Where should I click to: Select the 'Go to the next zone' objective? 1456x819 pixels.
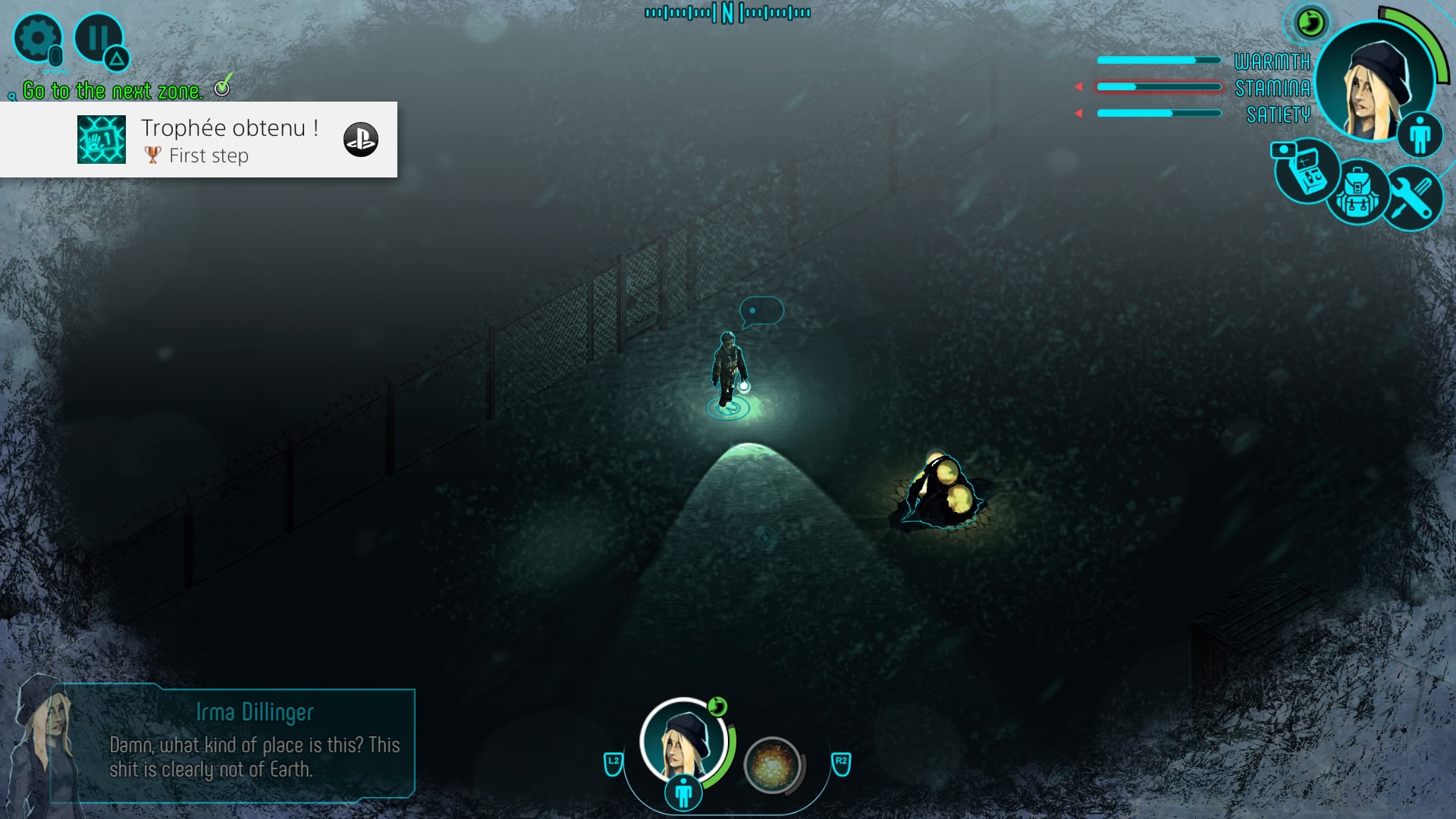click(113, 91)
